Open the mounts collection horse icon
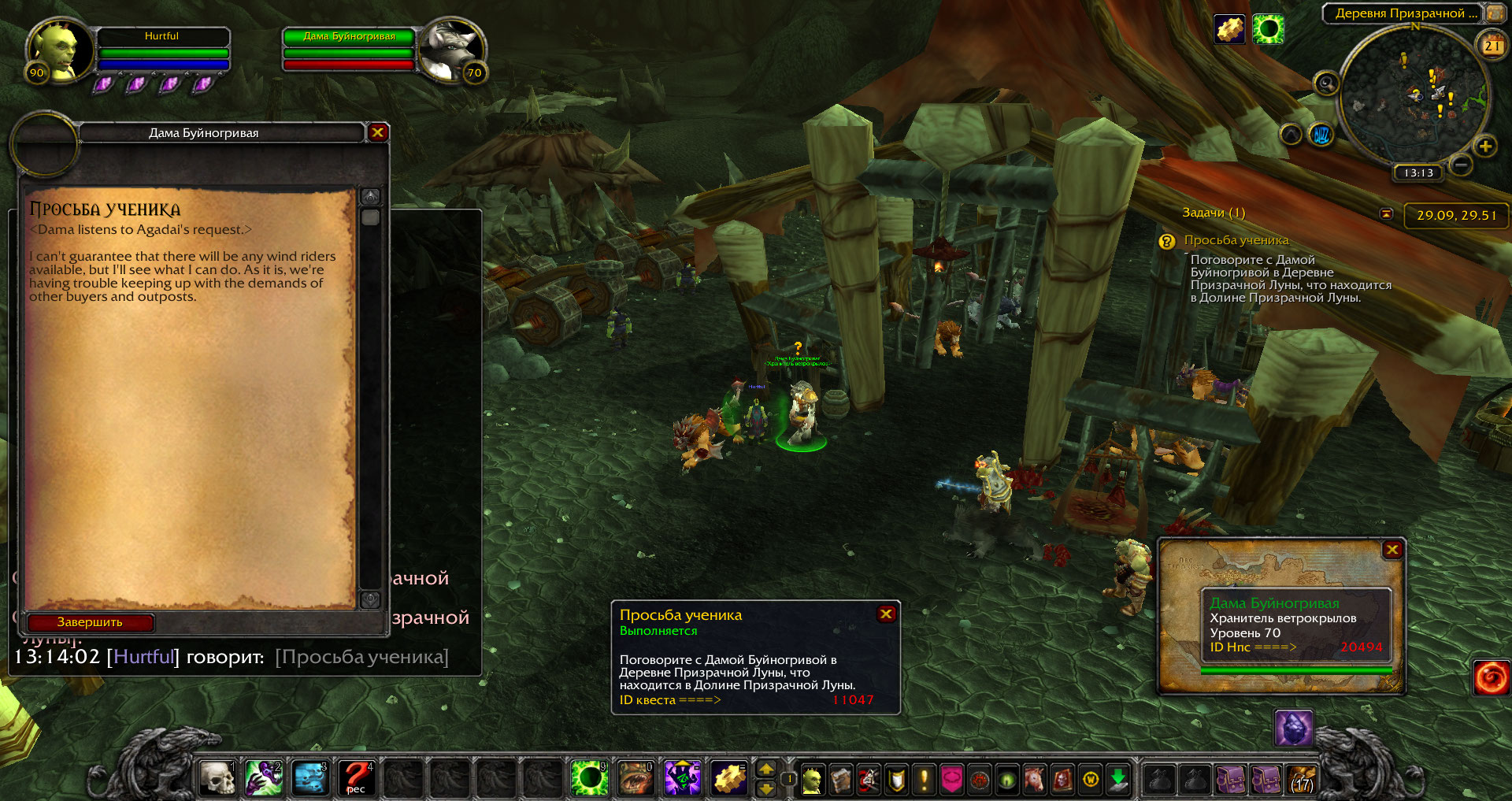The height and width of the screenshot is (801, 1512). 1033,780
